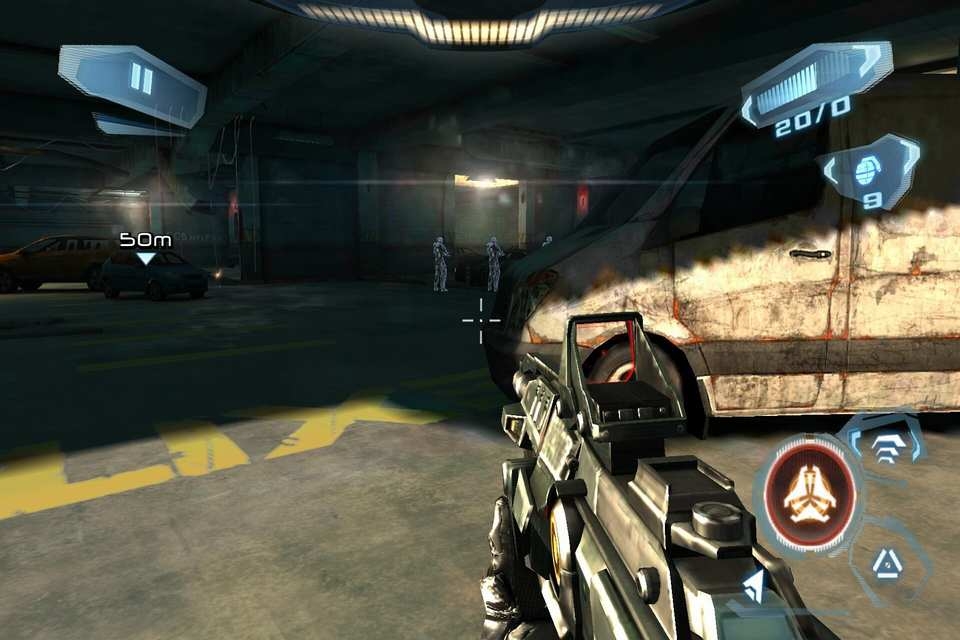
Task: Tap the small white arrow button
Action: 754,586
